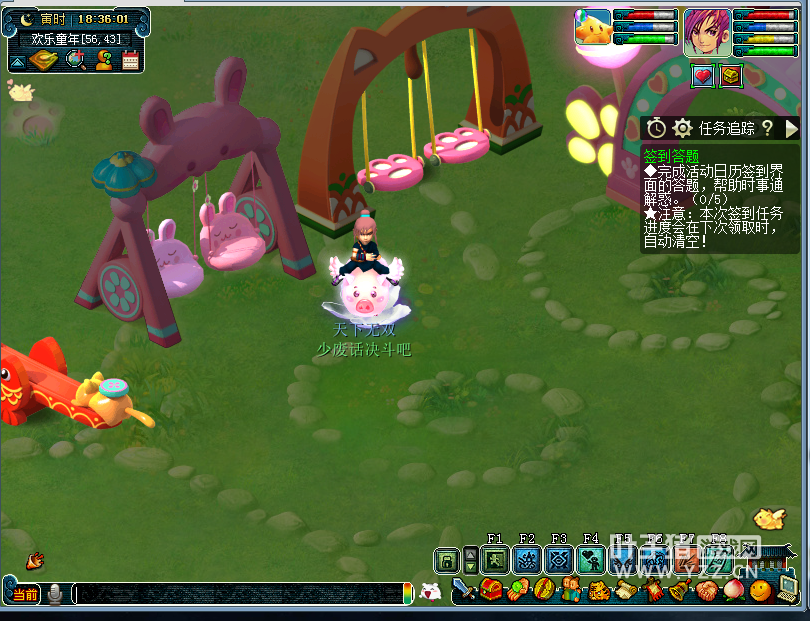Collapse the quest tracker with the arrow
The height and width of the screenshot is (621, 810).
pos(792,128)
